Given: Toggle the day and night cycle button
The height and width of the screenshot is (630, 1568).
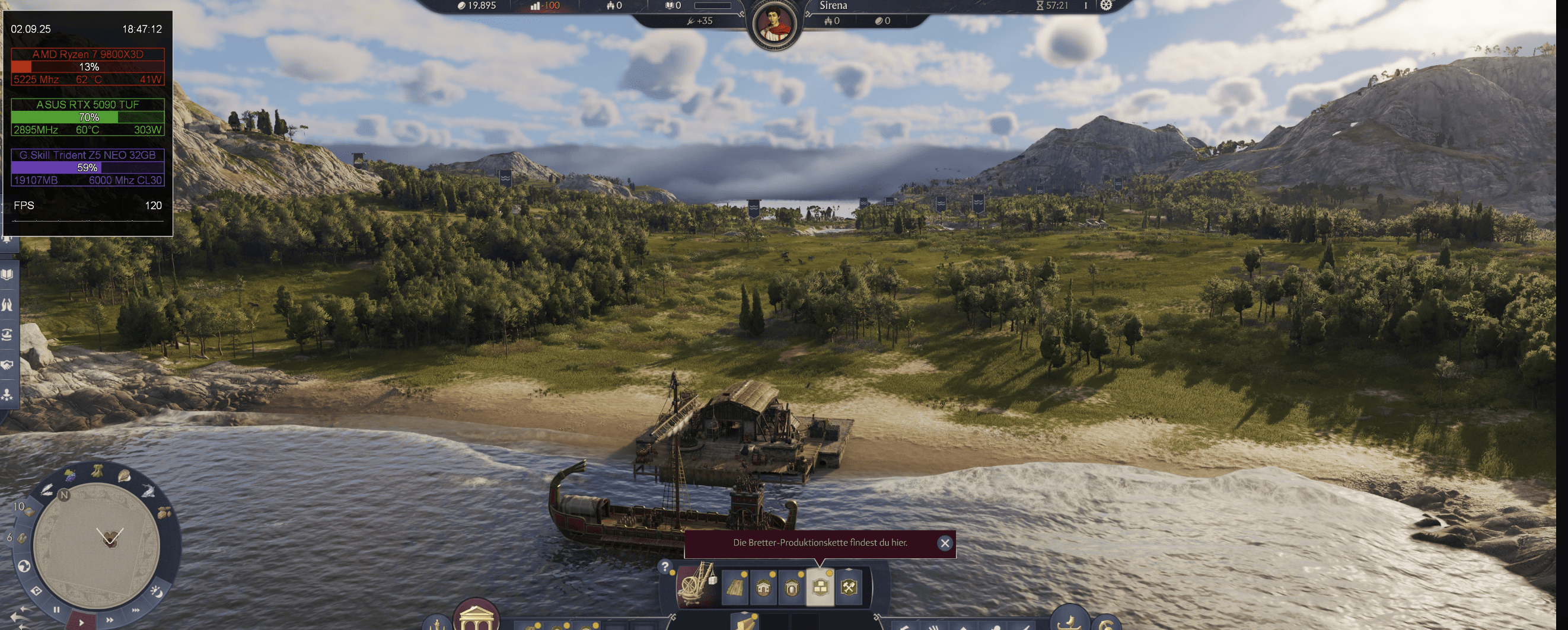Looking at the screenshot, I should click(x=156, y=590).
